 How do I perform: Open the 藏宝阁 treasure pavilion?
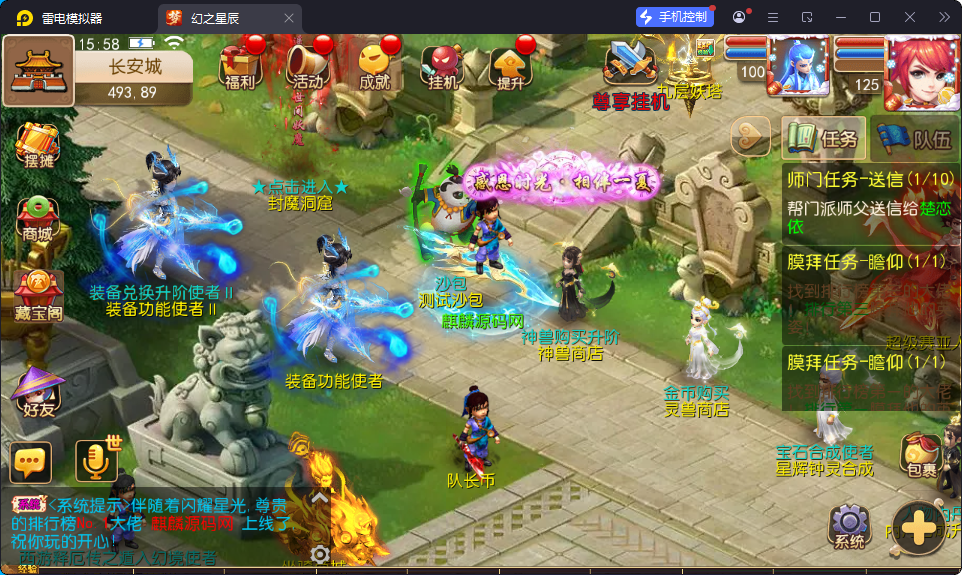click(x=37, y=294)
